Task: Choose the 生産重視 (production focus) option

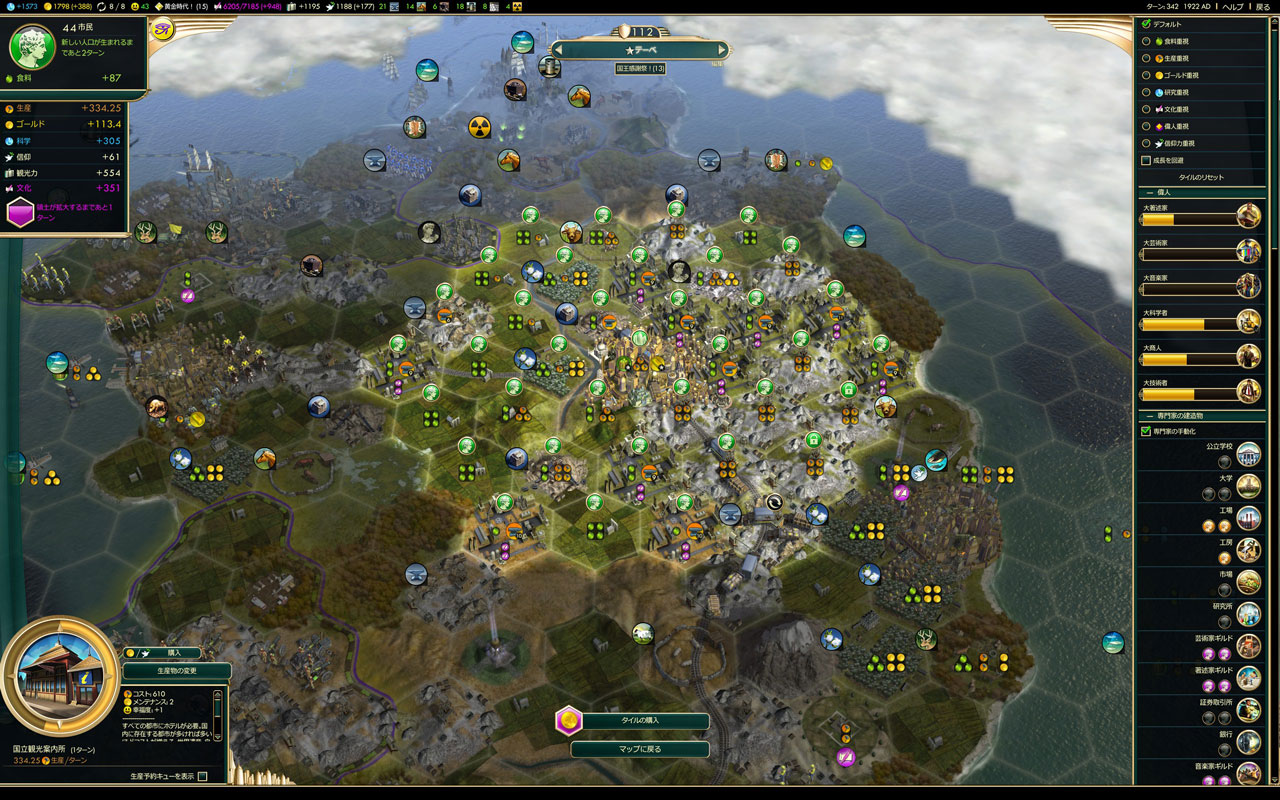Action: coord(1146,58)
